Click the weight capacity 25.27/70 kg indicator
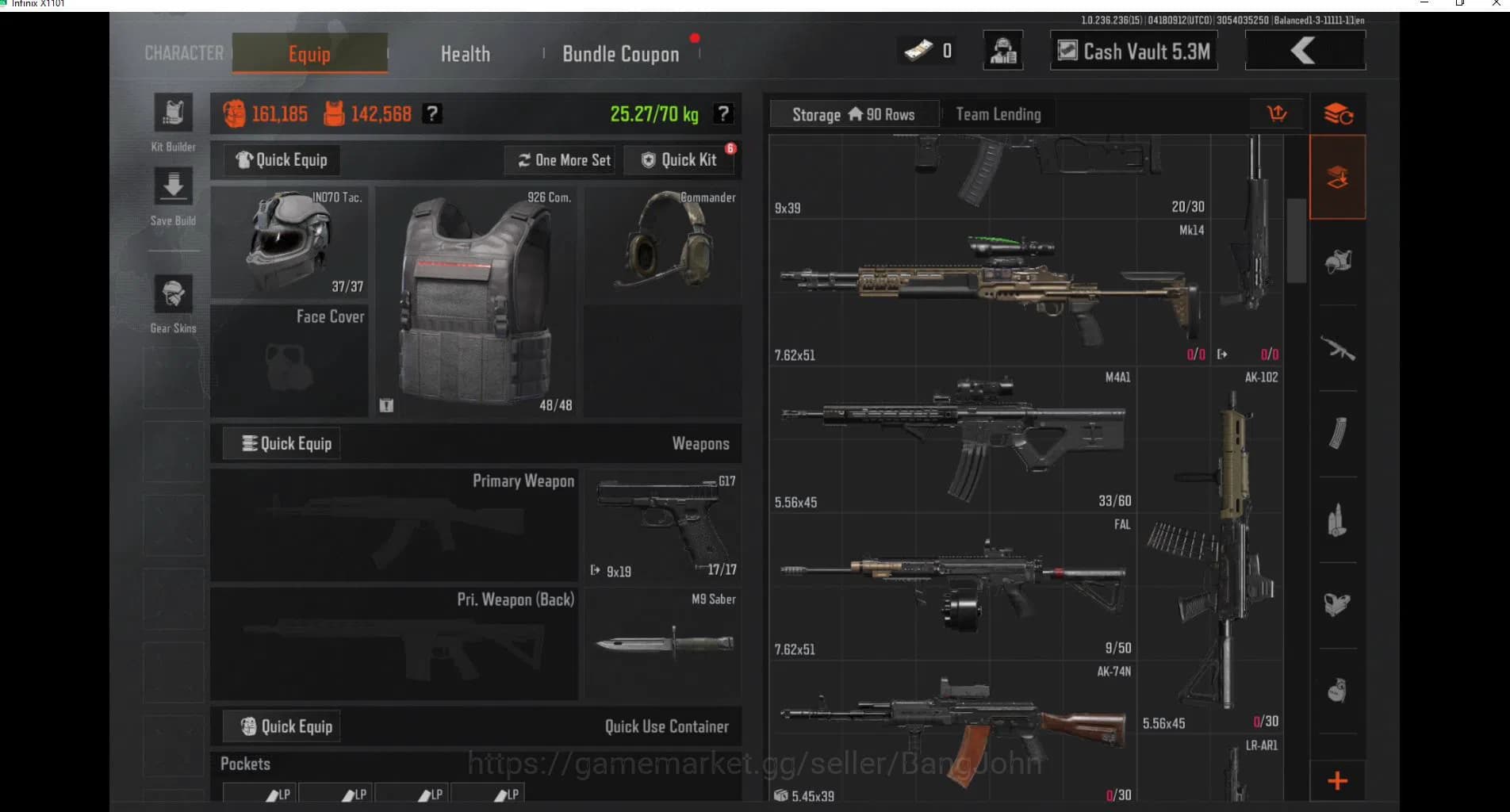Image resolution: width=1510 pixels, height=812 pixels. point(652,113)
